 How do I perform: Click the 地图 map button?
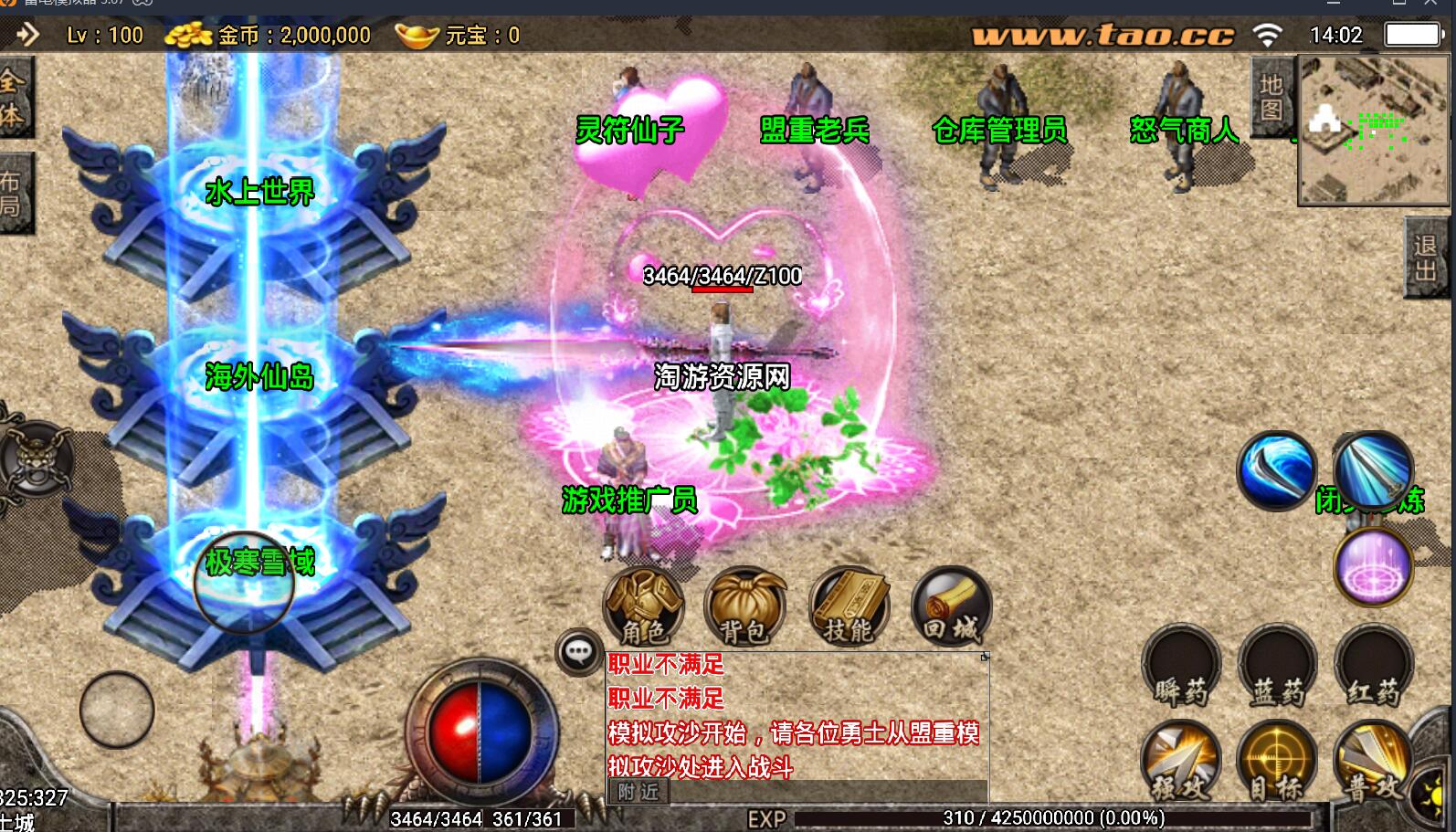1271,97
